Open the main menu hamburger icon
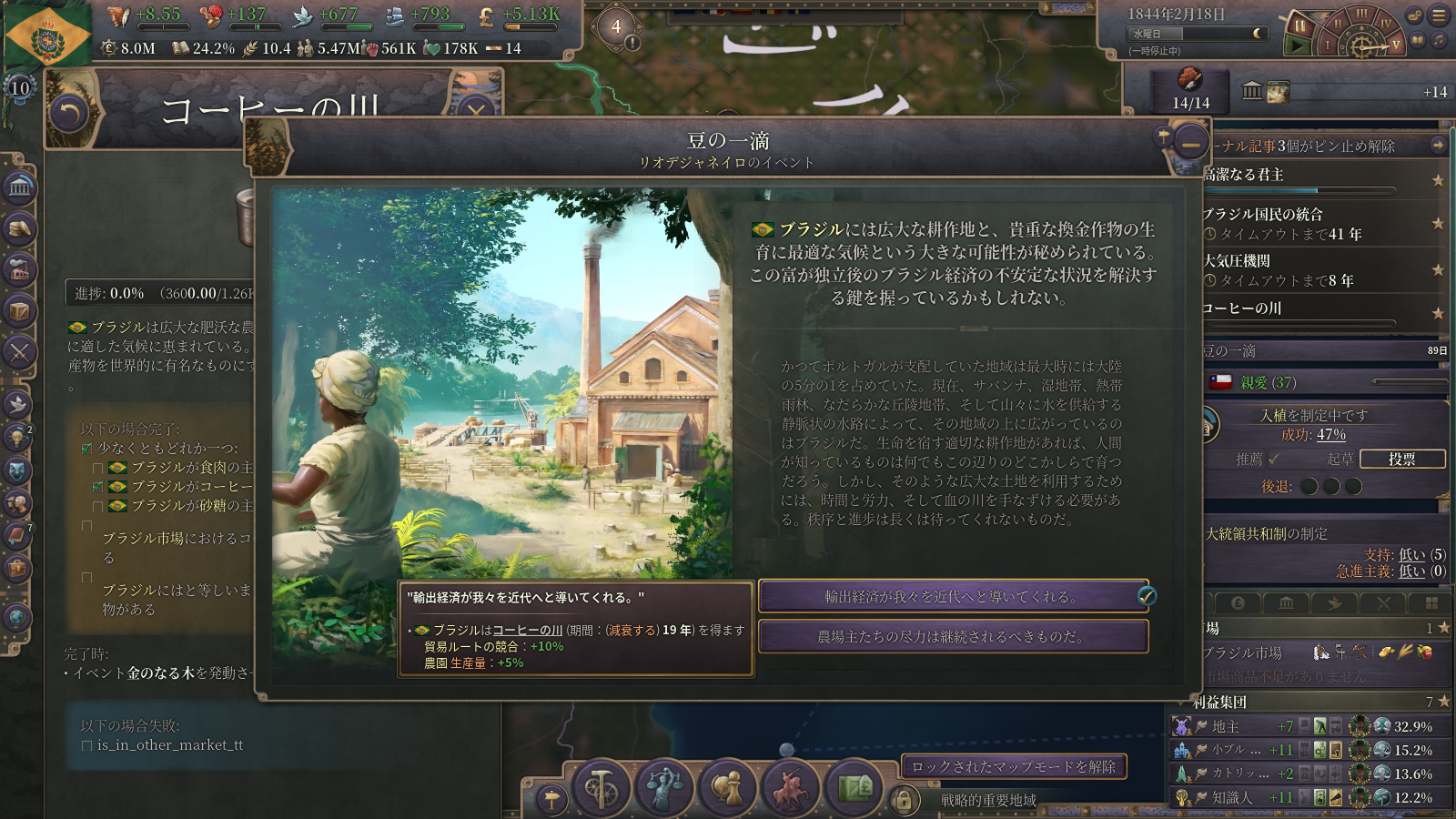Viewport: 1456px width, 819px height. (x=1439, y=15)
